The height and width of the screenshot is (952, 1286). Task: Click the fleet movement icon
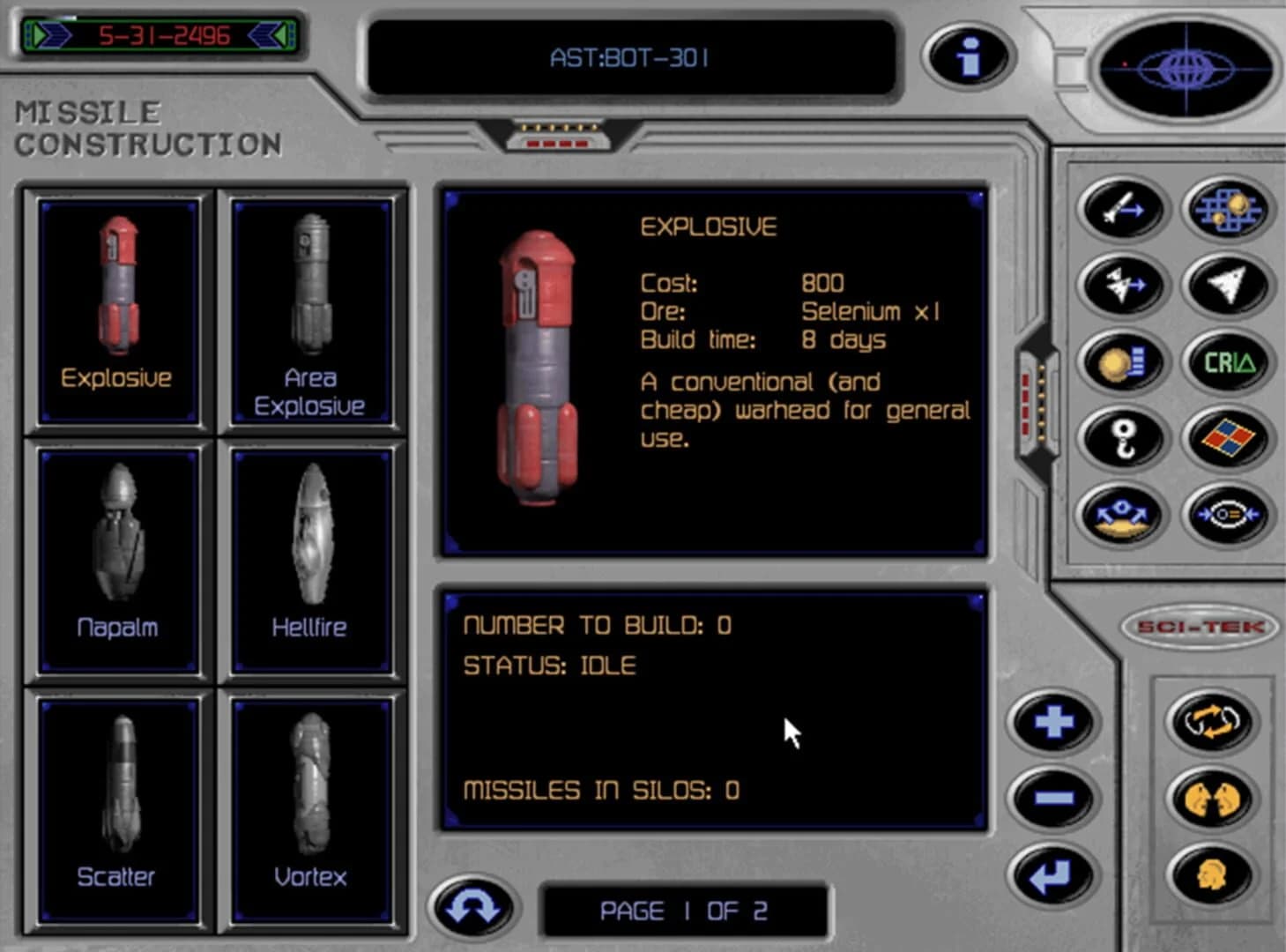pyautogui.click(x=1119, y=285)
